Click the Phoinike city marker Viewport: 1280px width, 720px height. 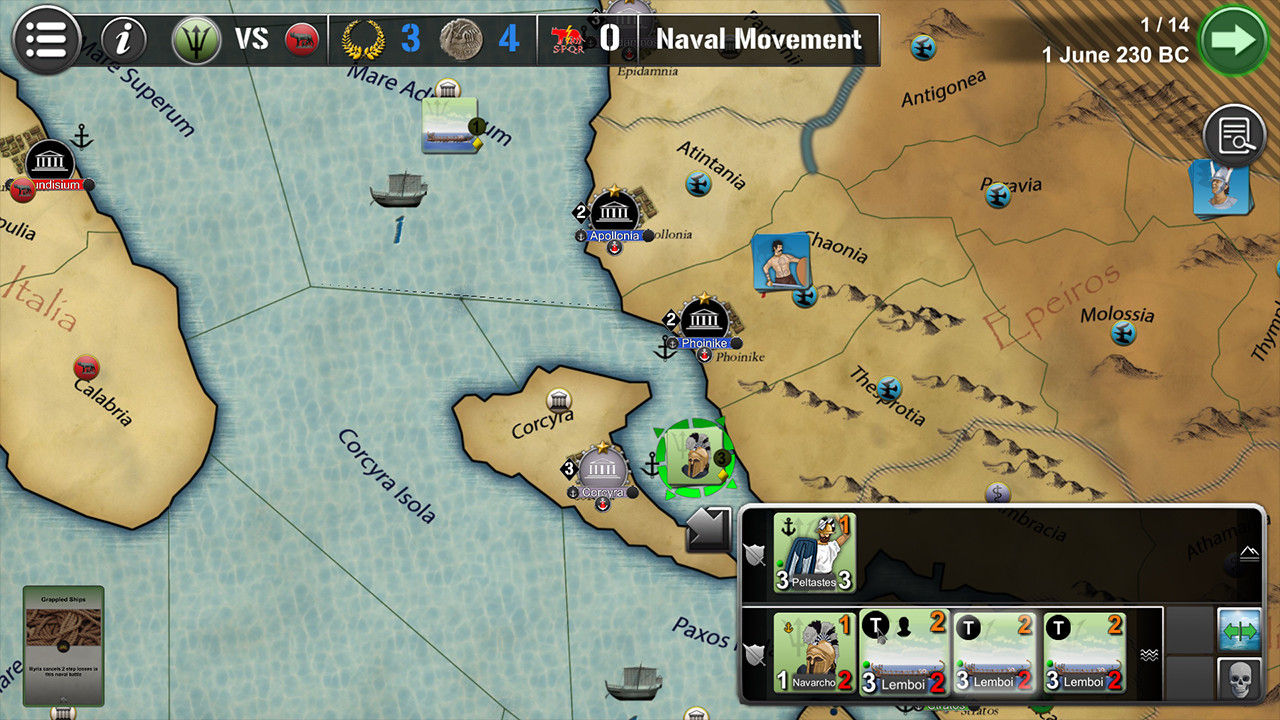pyautogui.click(x=705, y=321)
